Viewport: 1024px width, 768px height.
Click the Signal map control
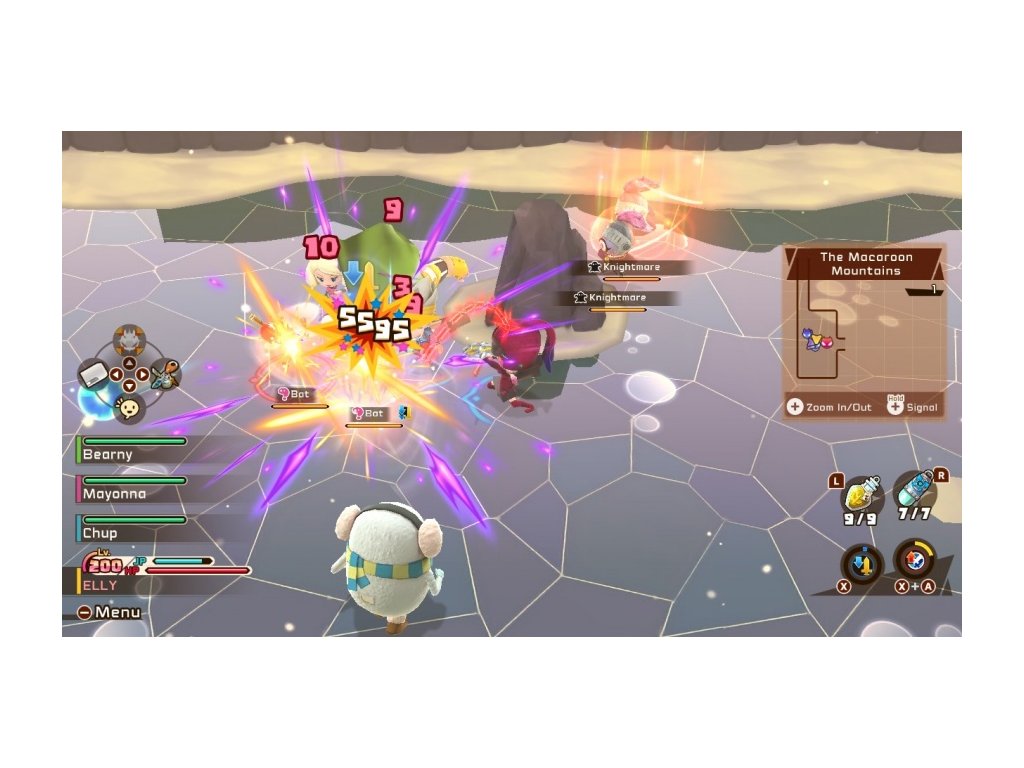[x=912, y=407]
